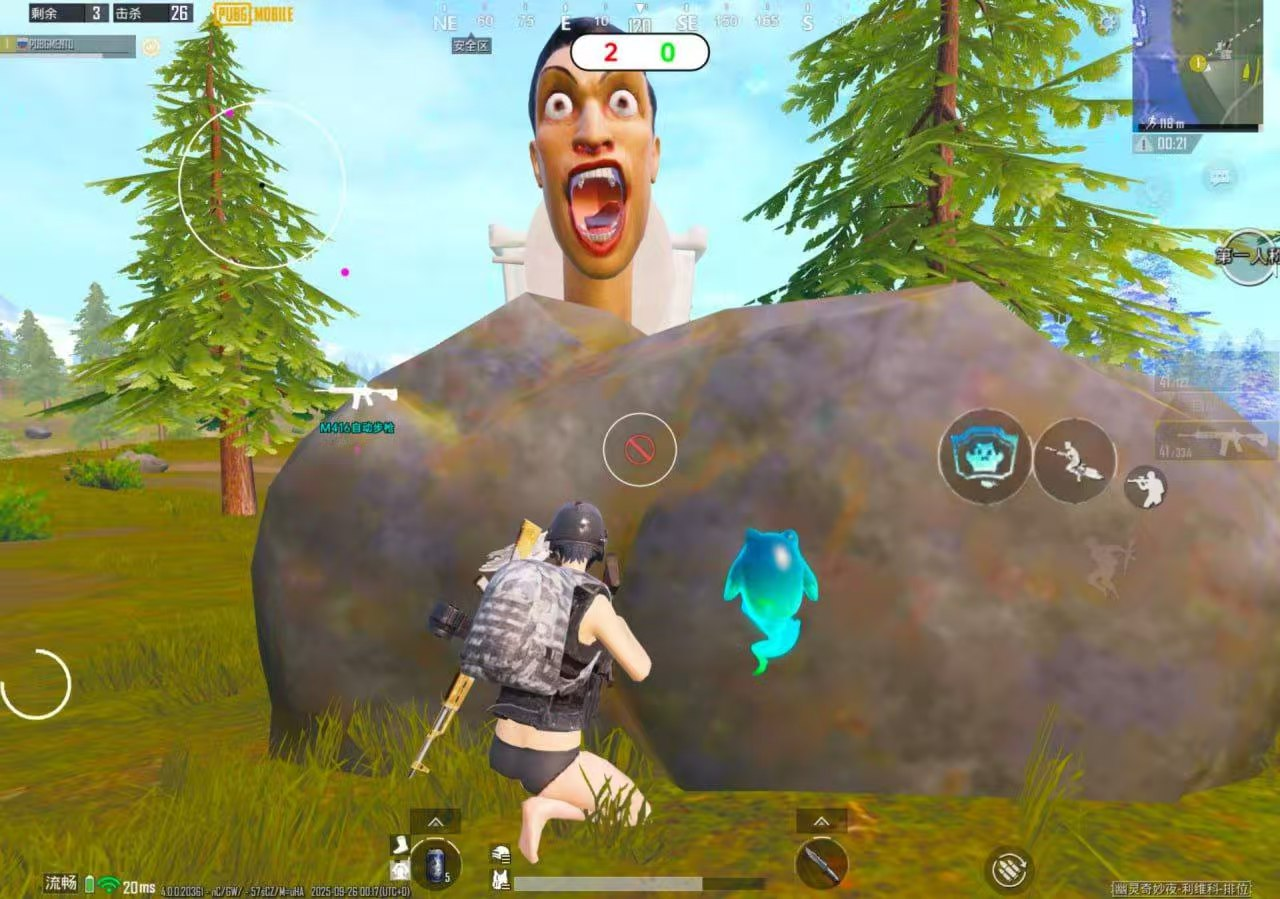Select the cat badge companion skill icon
The image size is (1280, 899).
click(983, 456)
